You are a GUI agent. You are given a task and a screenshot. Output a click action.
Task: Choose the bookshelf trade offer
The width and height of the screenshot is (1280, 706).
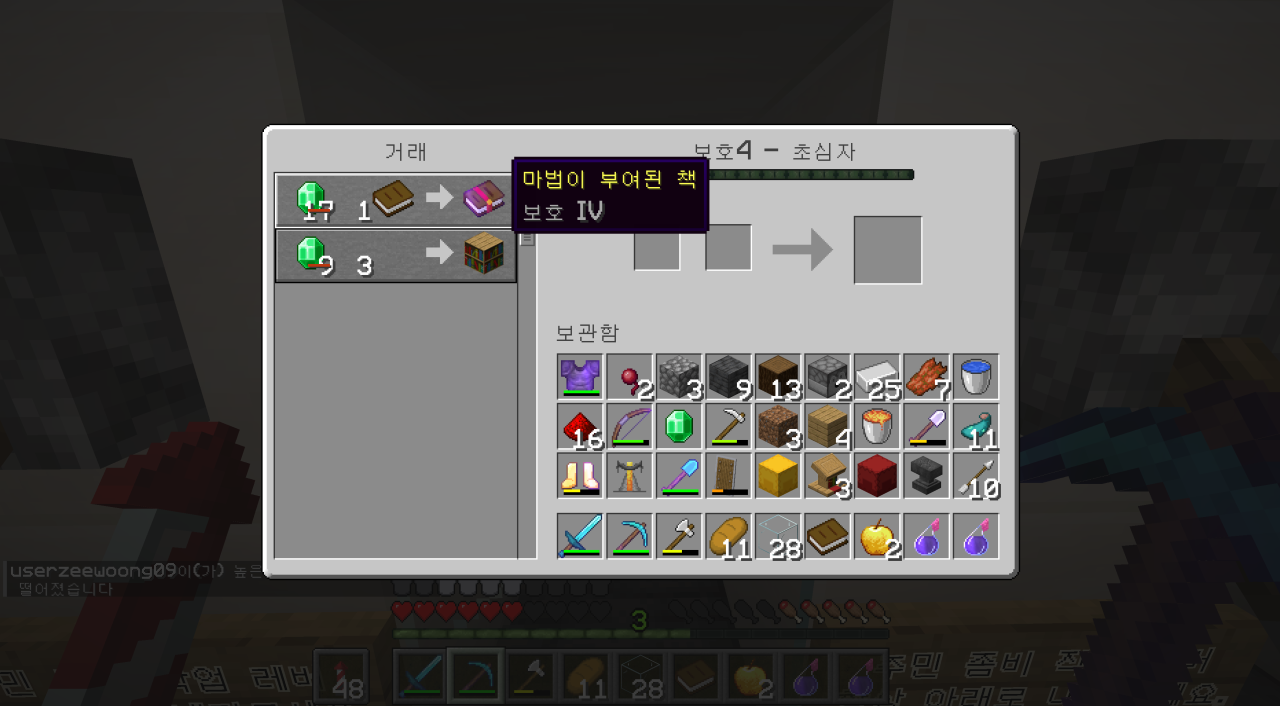coord(395,256)
